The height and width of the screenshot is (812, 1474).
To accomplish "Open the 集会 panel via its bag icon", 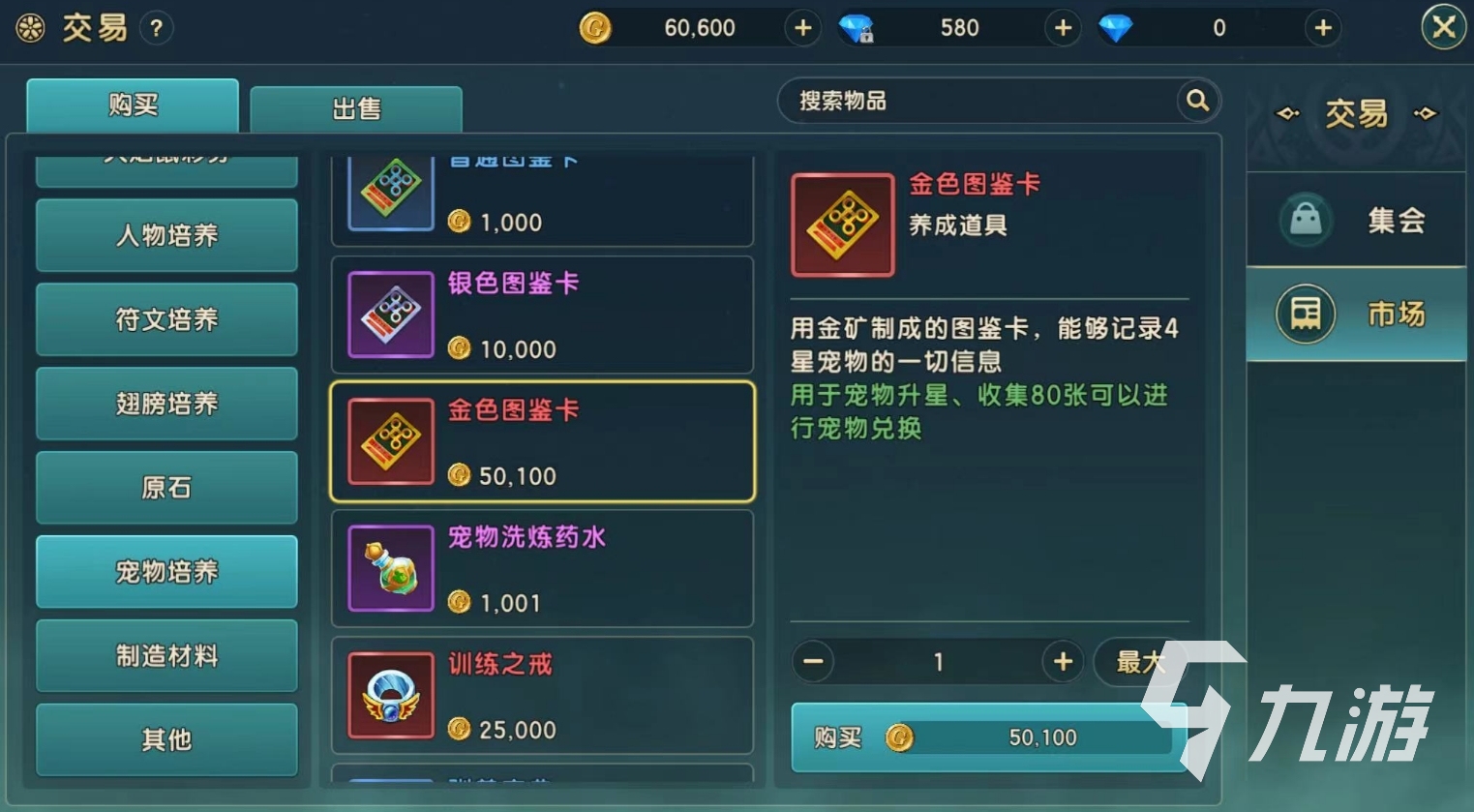I will coord(1305,220).
